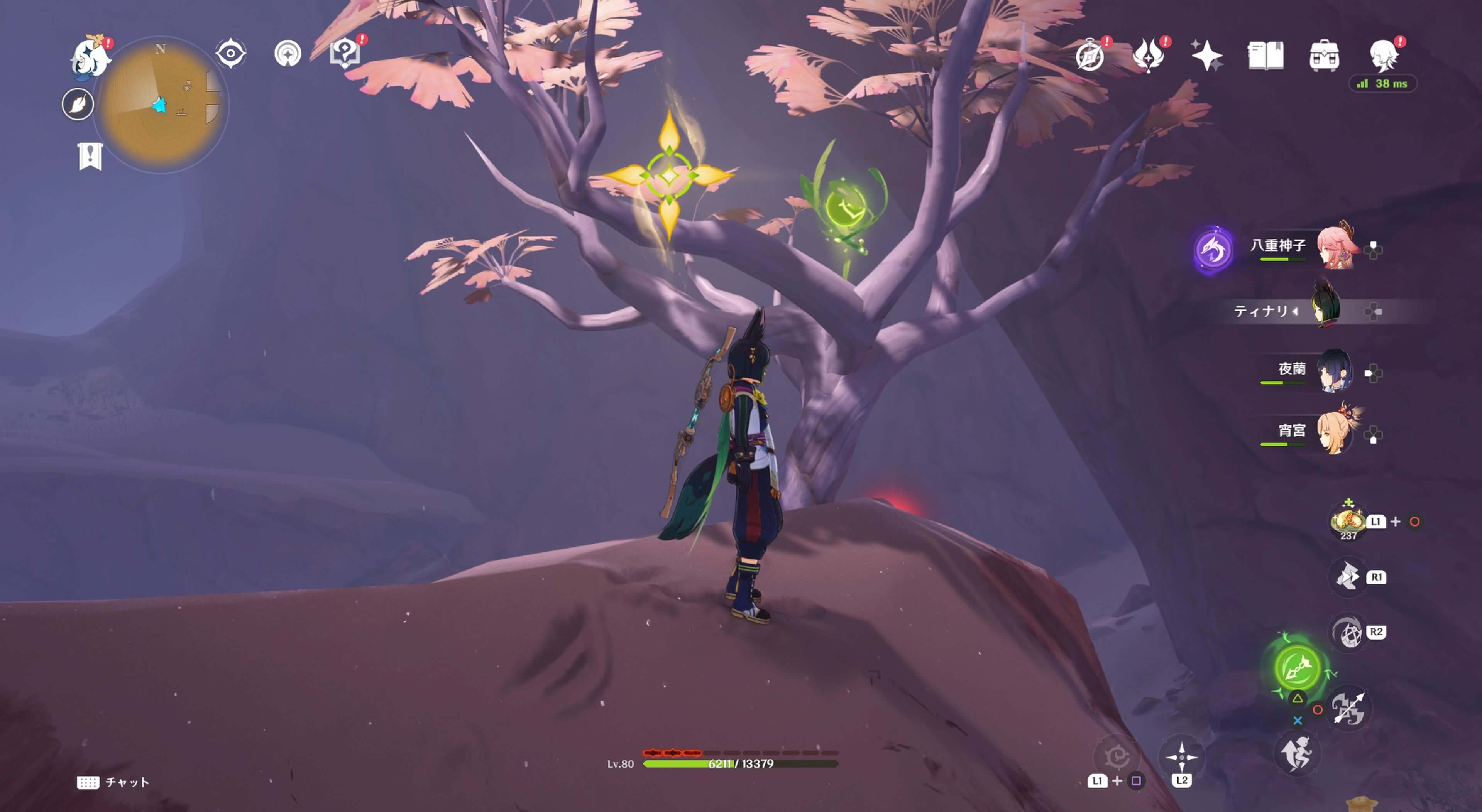Image resolution: width=1482 pixels, height=812 pixels.
Task: Open the チャット chat box
Action: pos(113,782)
